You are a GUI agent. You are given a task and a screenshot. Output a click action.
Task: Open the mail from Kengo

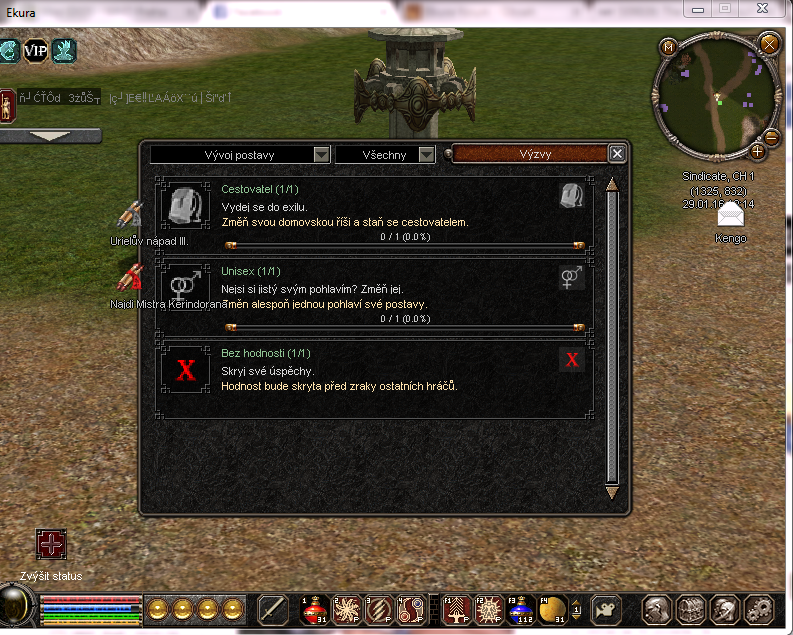pos(731,217)
